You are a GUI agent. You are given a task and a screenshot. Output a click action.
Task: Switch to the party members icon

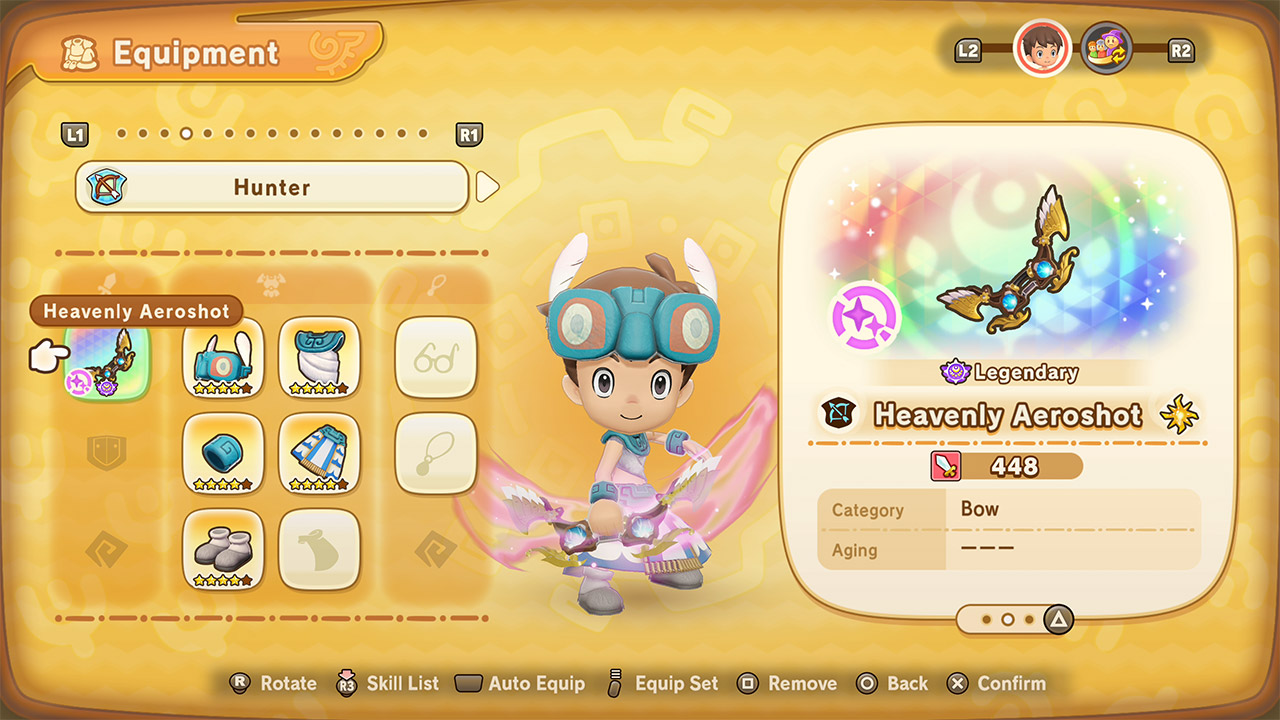point(1107,48)
